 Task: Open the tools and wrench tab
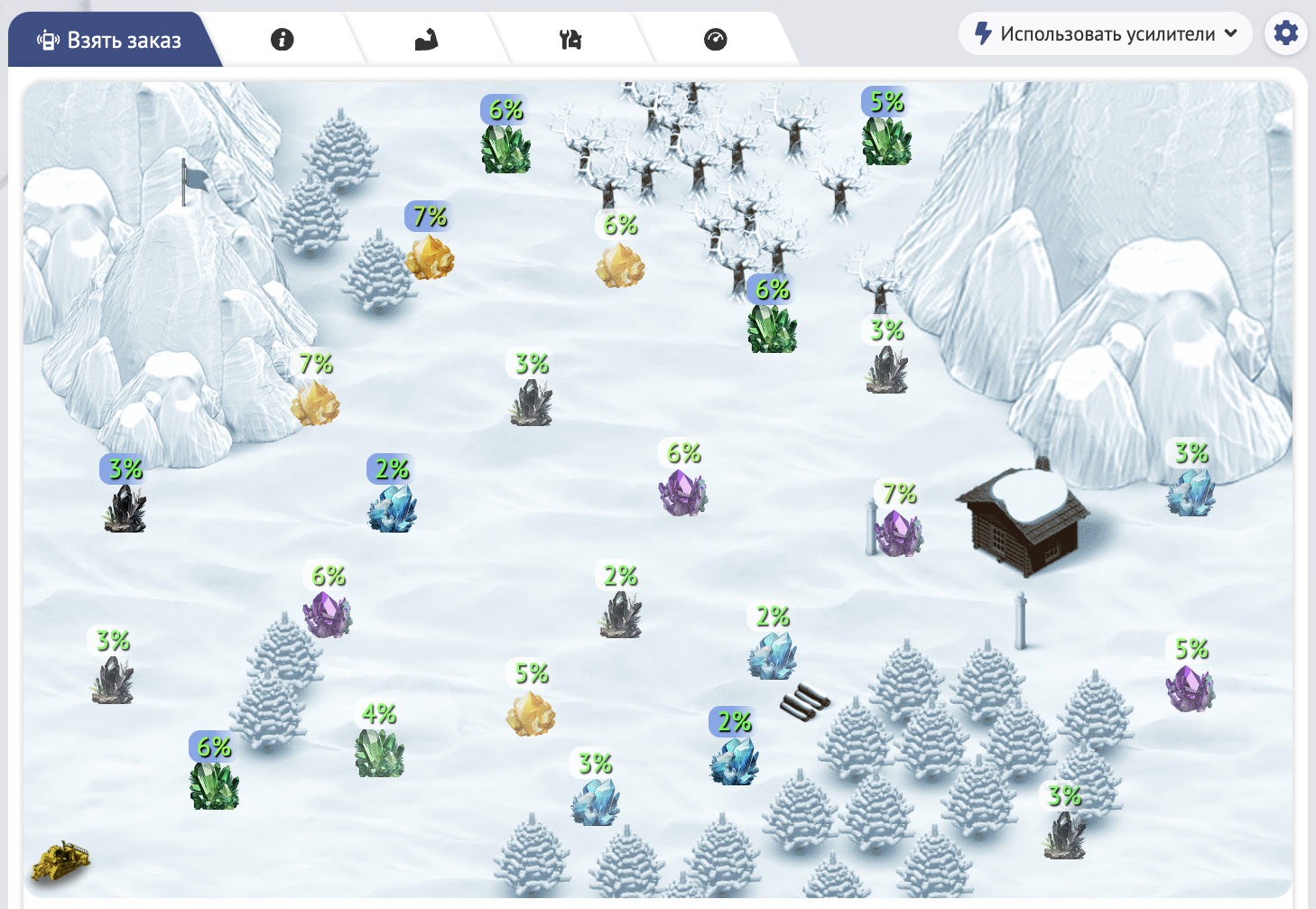tap(570, 40)
